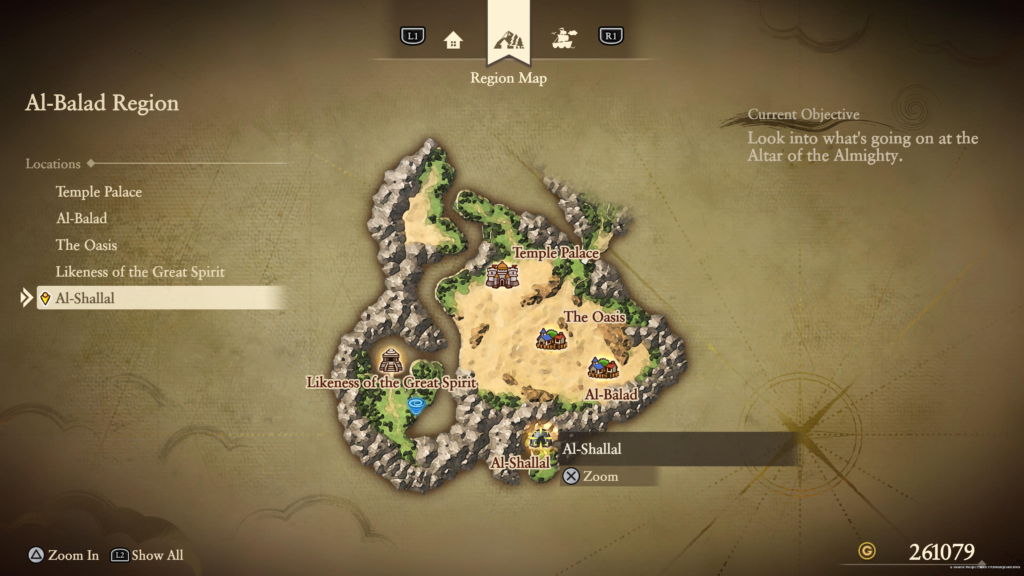1024x576 pixels.
Task: Click the Temple Palace map marker
Action: click(x=499, y=274)
